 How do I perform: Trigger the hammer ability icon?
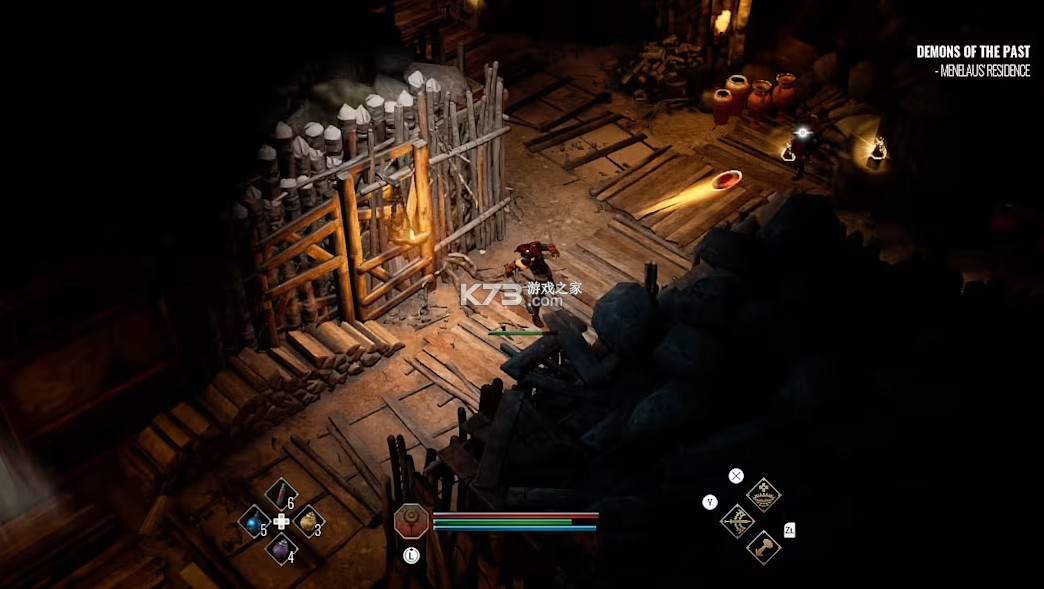[764, 547]
